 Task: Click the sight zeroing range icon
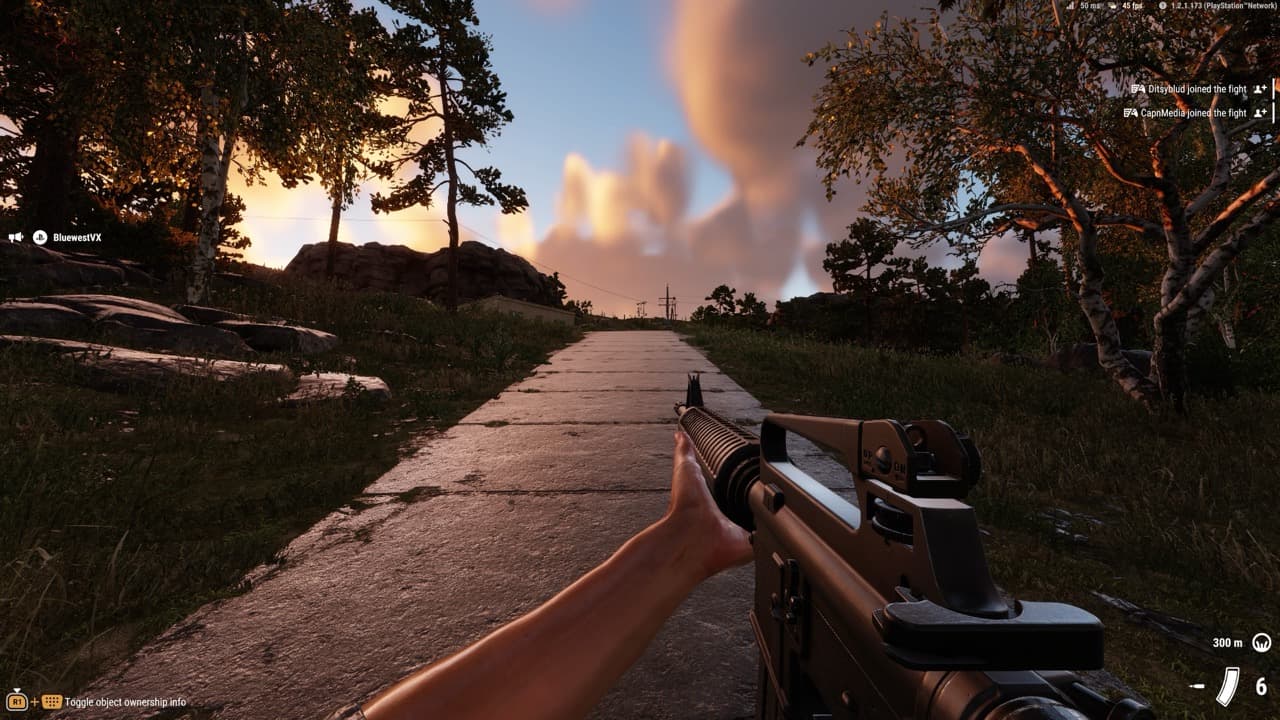point(1261,642)
